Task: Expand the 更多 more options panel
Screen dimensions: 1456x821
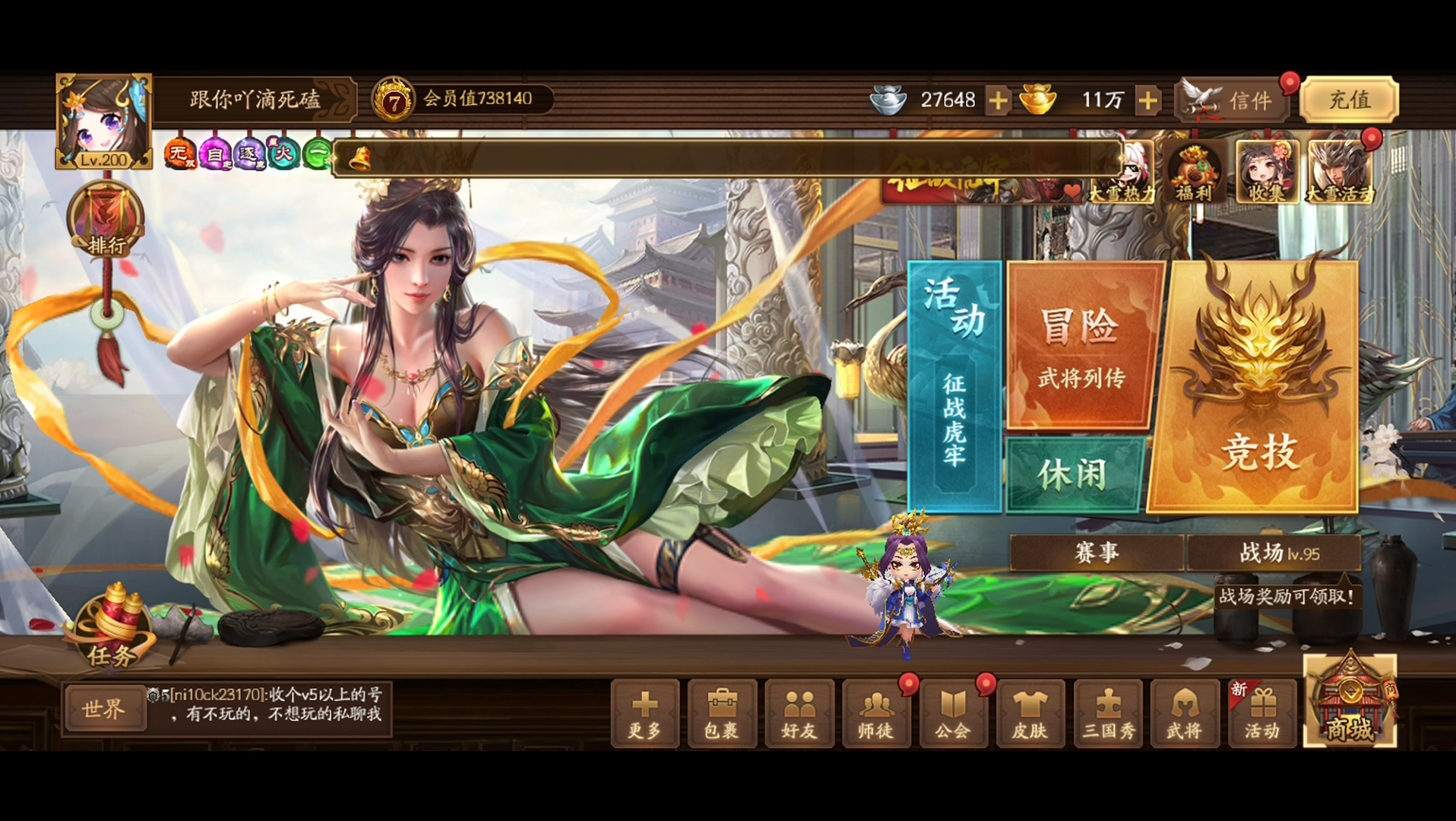Action: 644,715
